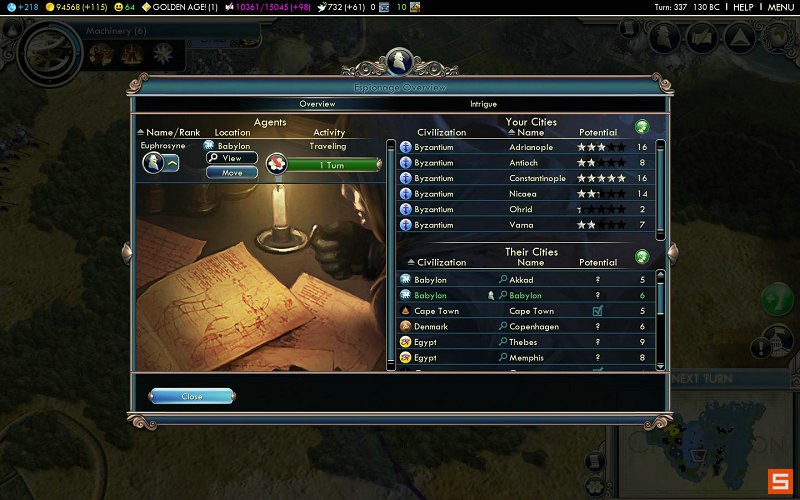Open the top-bar Menu

pyautogui.click(x=780, y=7)
